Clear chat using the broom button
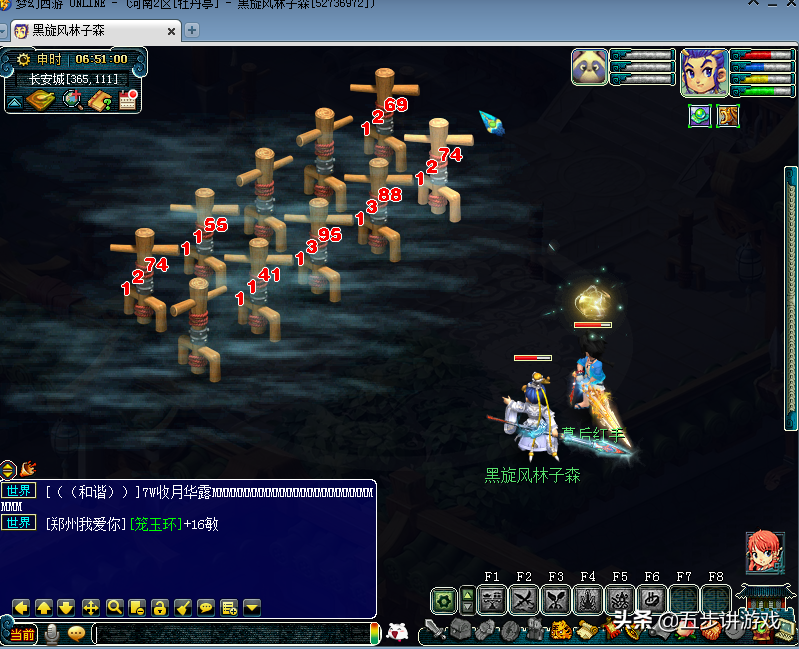This screenshot has width=799, height=649. pos(182,607)
